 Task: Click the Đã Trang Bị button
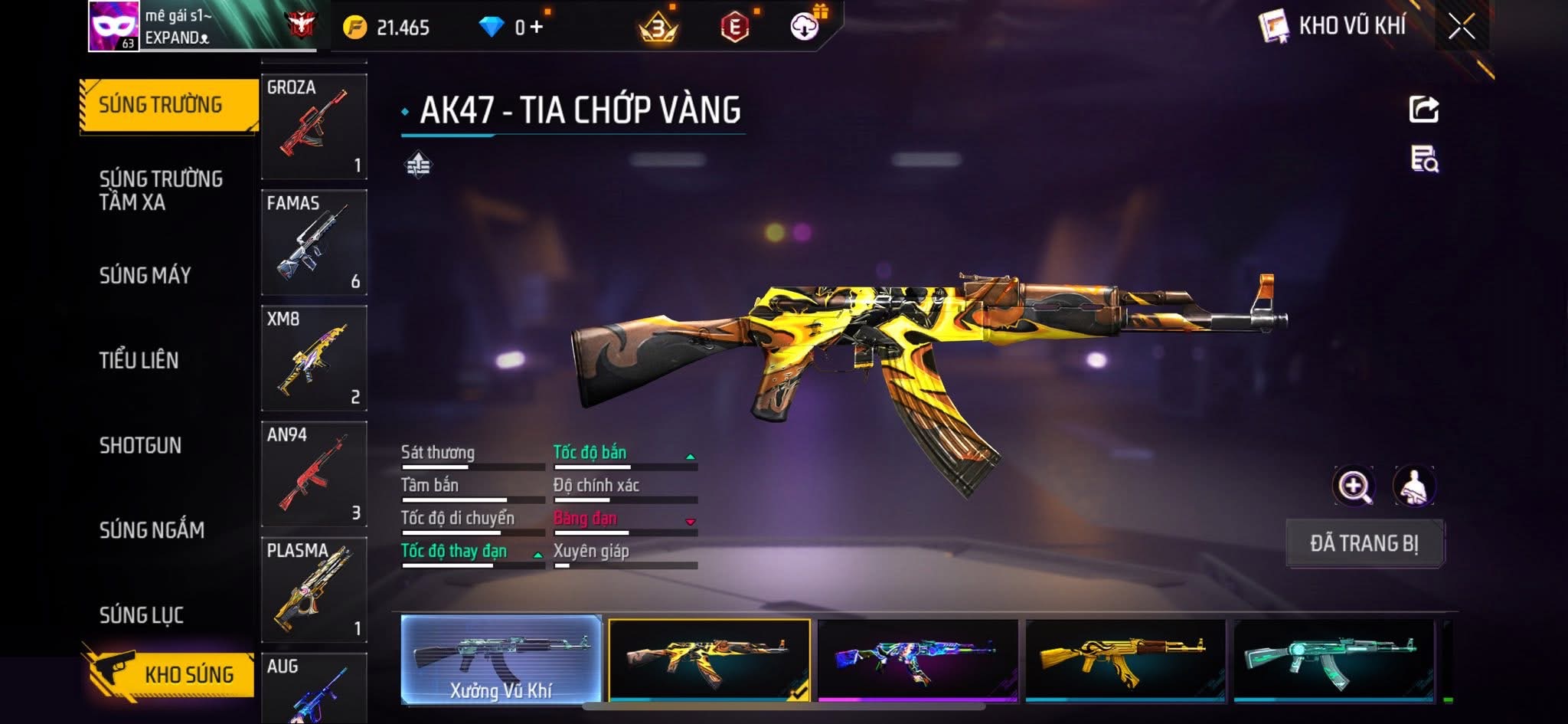(x=1364, y=543)
